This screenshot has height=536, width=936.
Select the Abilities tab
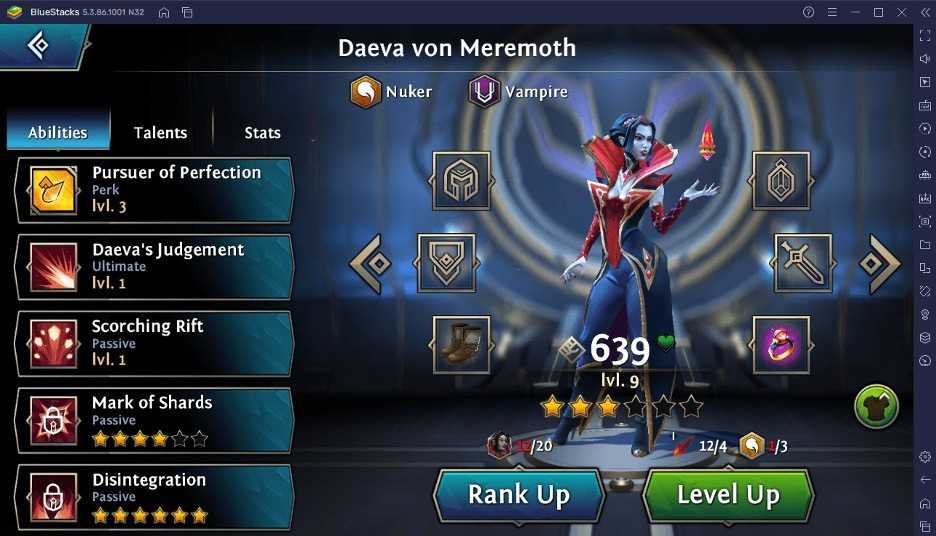[x=58, y=132]
